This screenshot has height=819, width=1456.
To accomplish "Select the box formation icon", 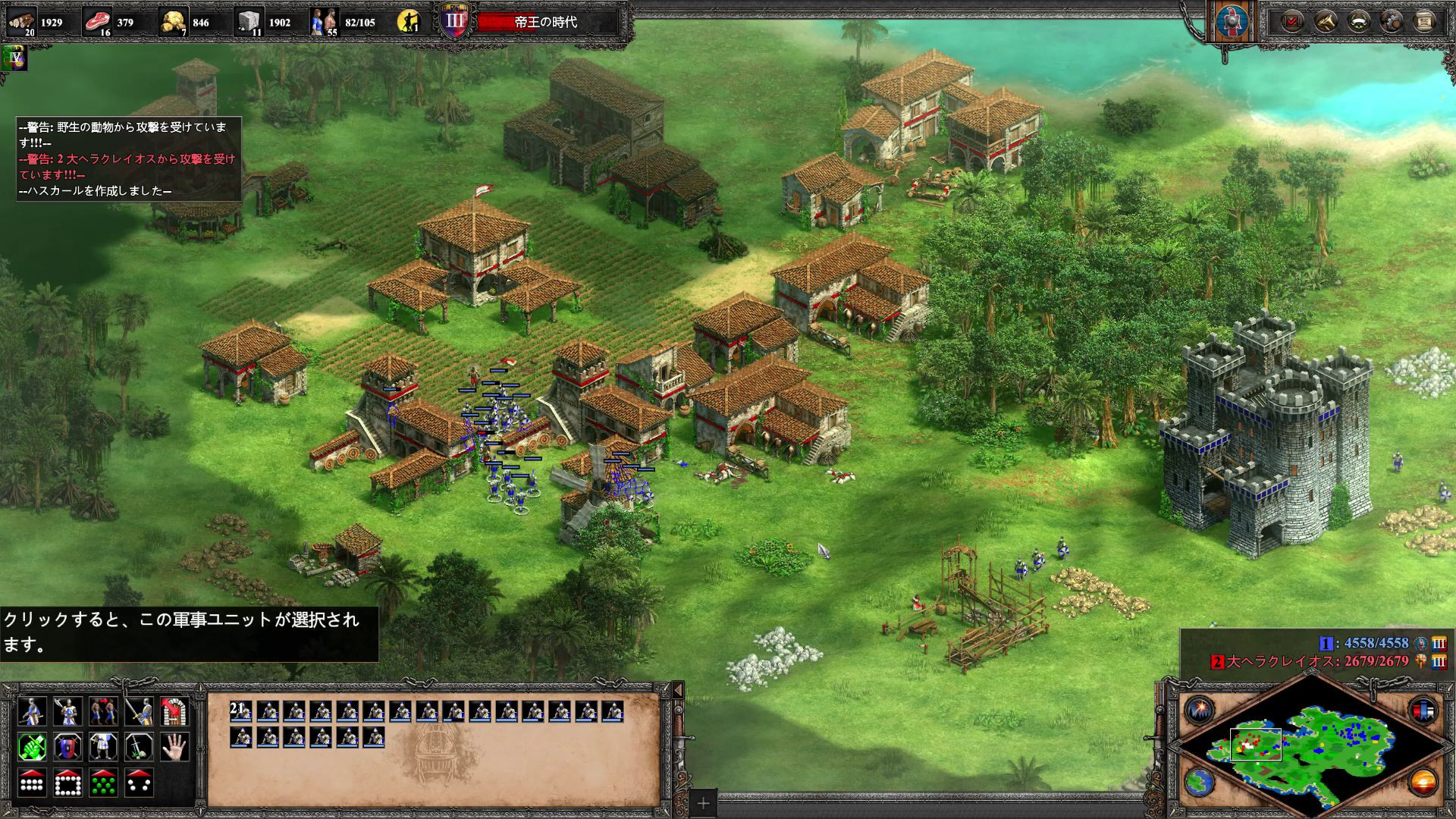I will point(66,783).
